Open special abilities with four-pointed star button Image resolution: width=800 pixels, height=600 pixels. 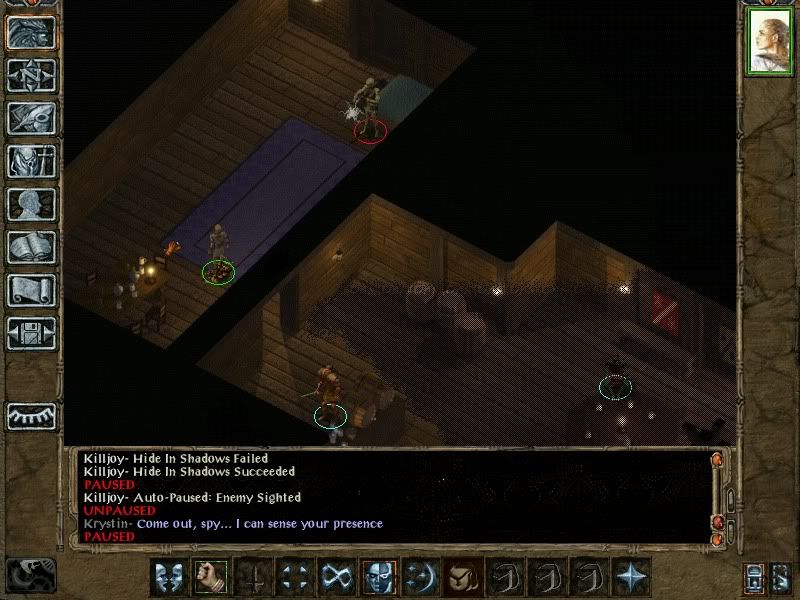632,577
